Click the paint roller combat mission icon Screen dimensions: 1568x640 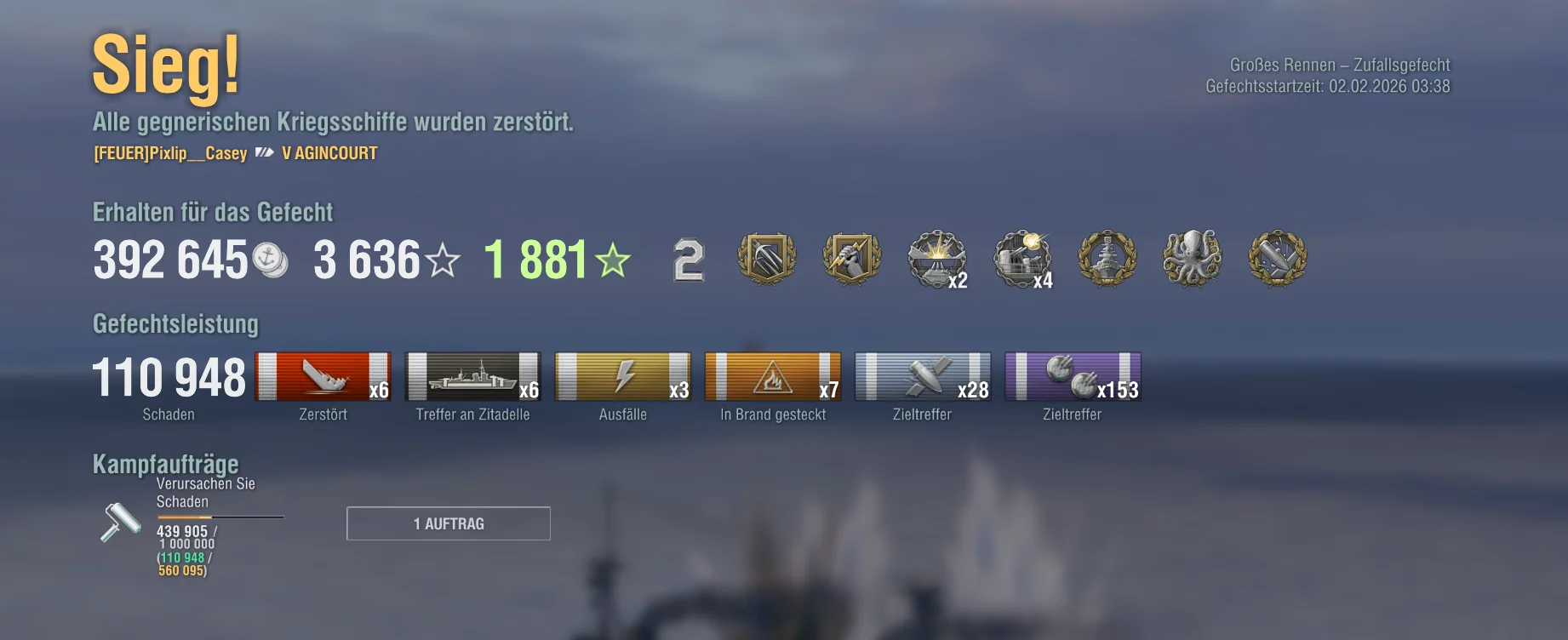click(121, 521)
